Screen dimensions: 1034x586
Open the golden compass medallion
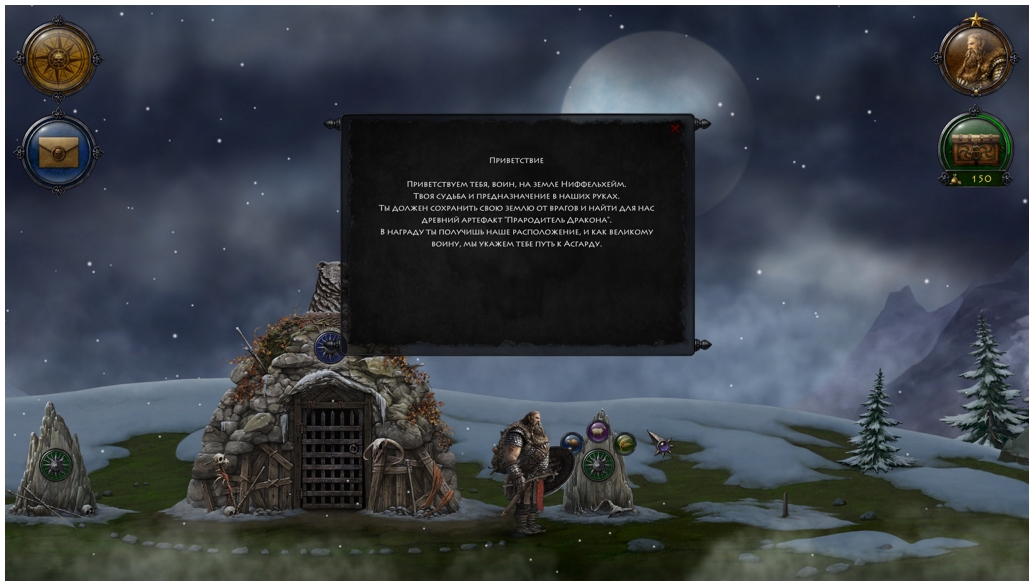[x=58, y=58]
